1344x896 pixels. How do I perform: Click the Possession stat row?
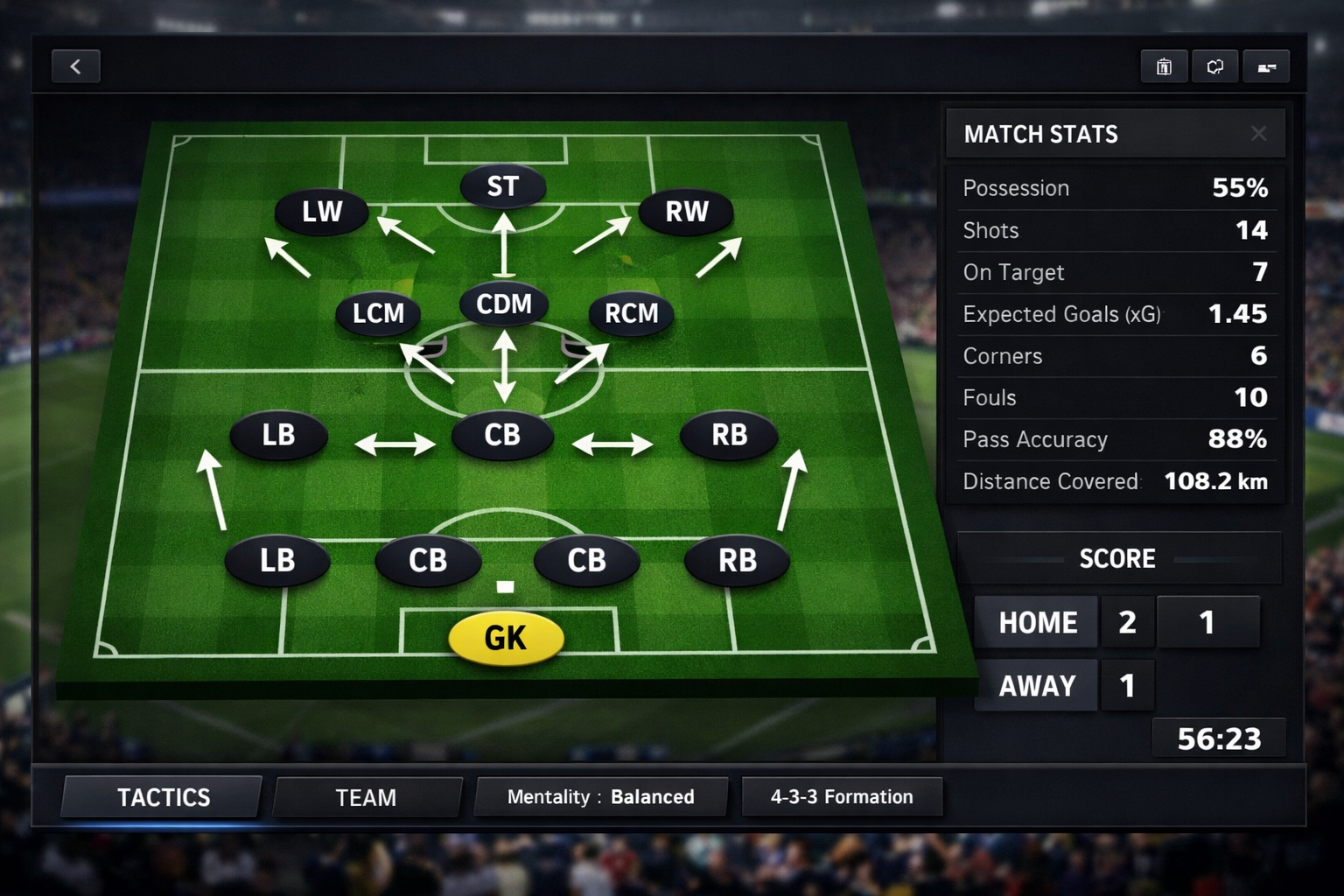tap(1116, 188)
